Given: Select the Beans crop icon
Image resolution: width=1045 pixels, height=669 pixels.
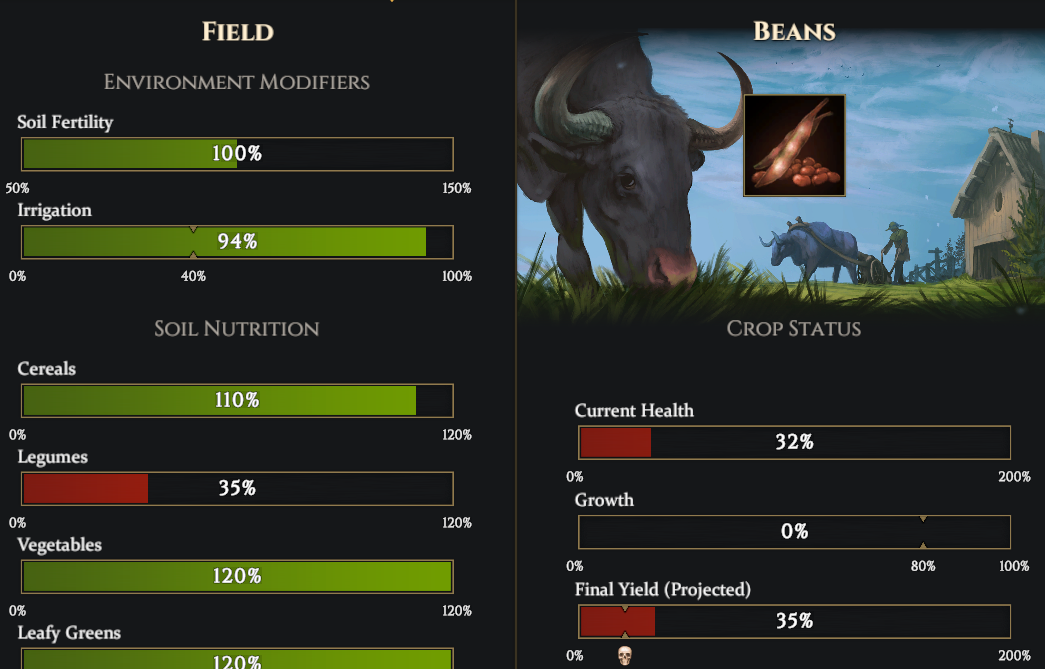Looking at the screenshot, I should [x=794, y=146].
